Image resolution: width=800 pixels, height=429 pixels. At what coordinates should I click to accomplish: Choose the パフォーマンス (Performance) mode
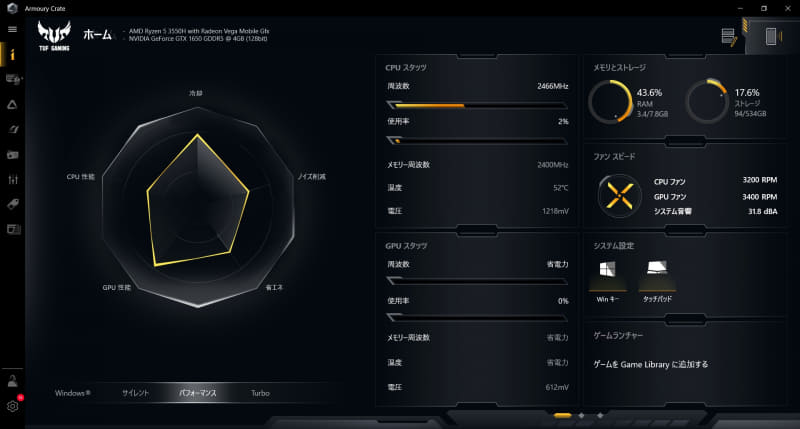coord(197,393)
